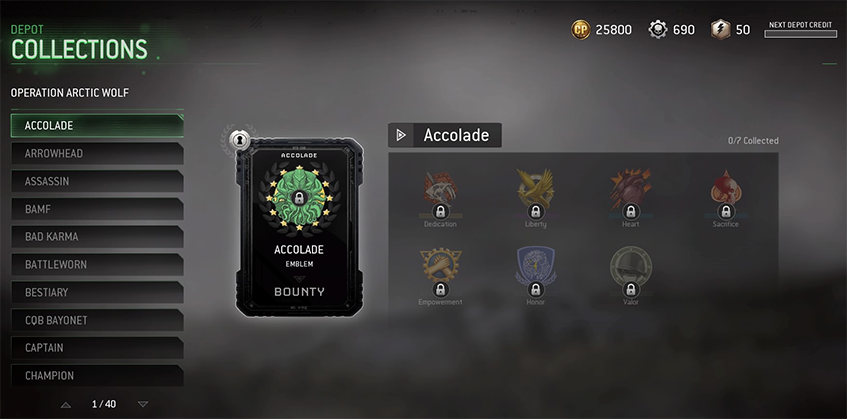The width and height of the screenshot is (847, 419).
Task: Select the locked Sacrifice emblem
Action: pos(725,194)
